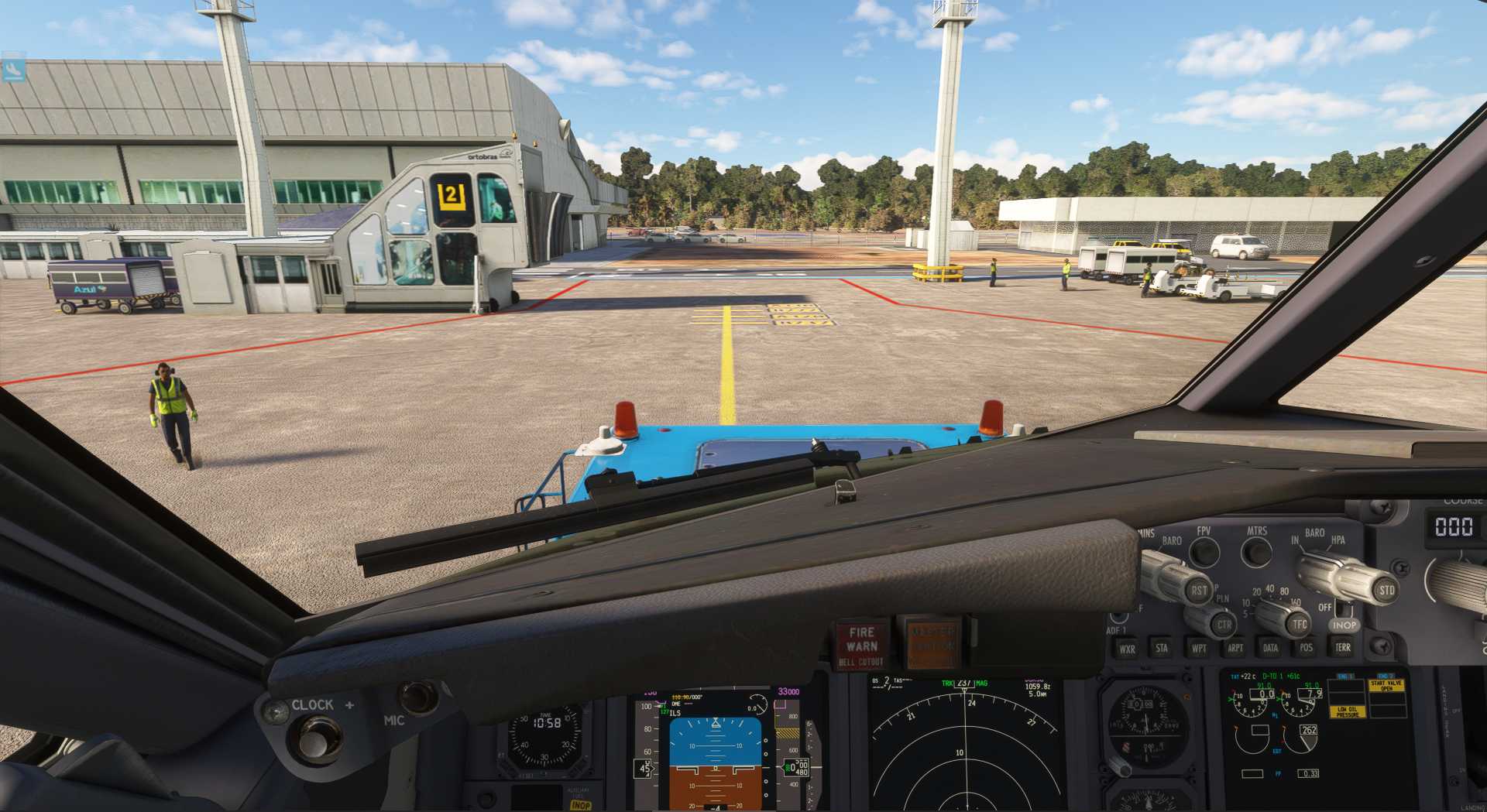Click the POS position button
Screen dimensions: 1487x812
[1307, 648]
